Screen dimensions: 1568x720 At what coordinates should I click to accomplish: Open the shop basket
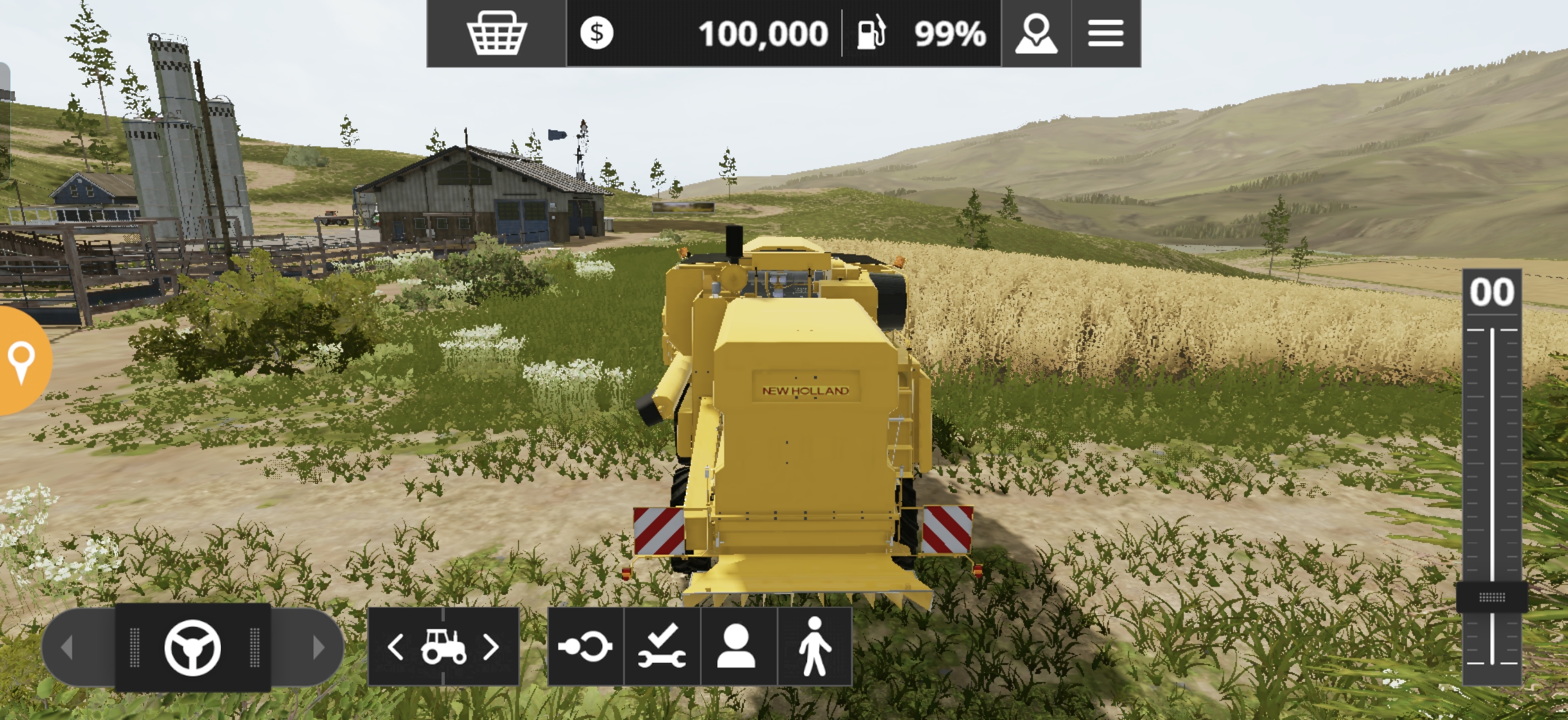point(496,33)
